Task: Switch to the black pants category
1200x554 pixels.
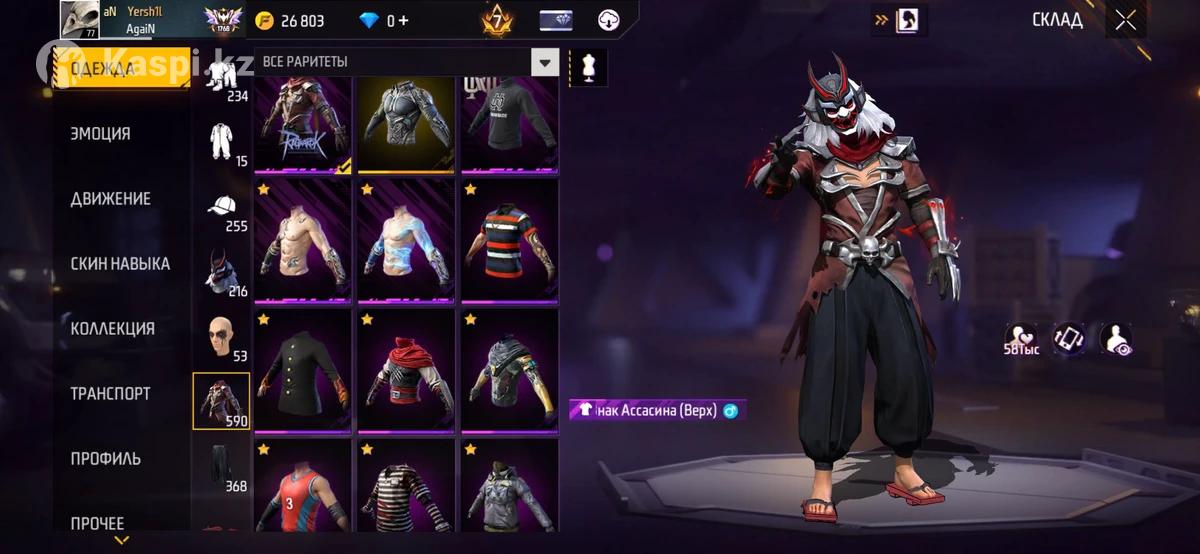Action: point(222,466)
